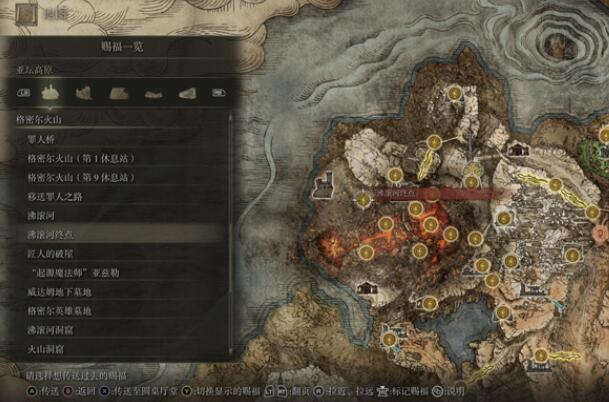609x402 pixels.
Task: Click the grace list's vertical scrollbar
Action: click(233, 230)
